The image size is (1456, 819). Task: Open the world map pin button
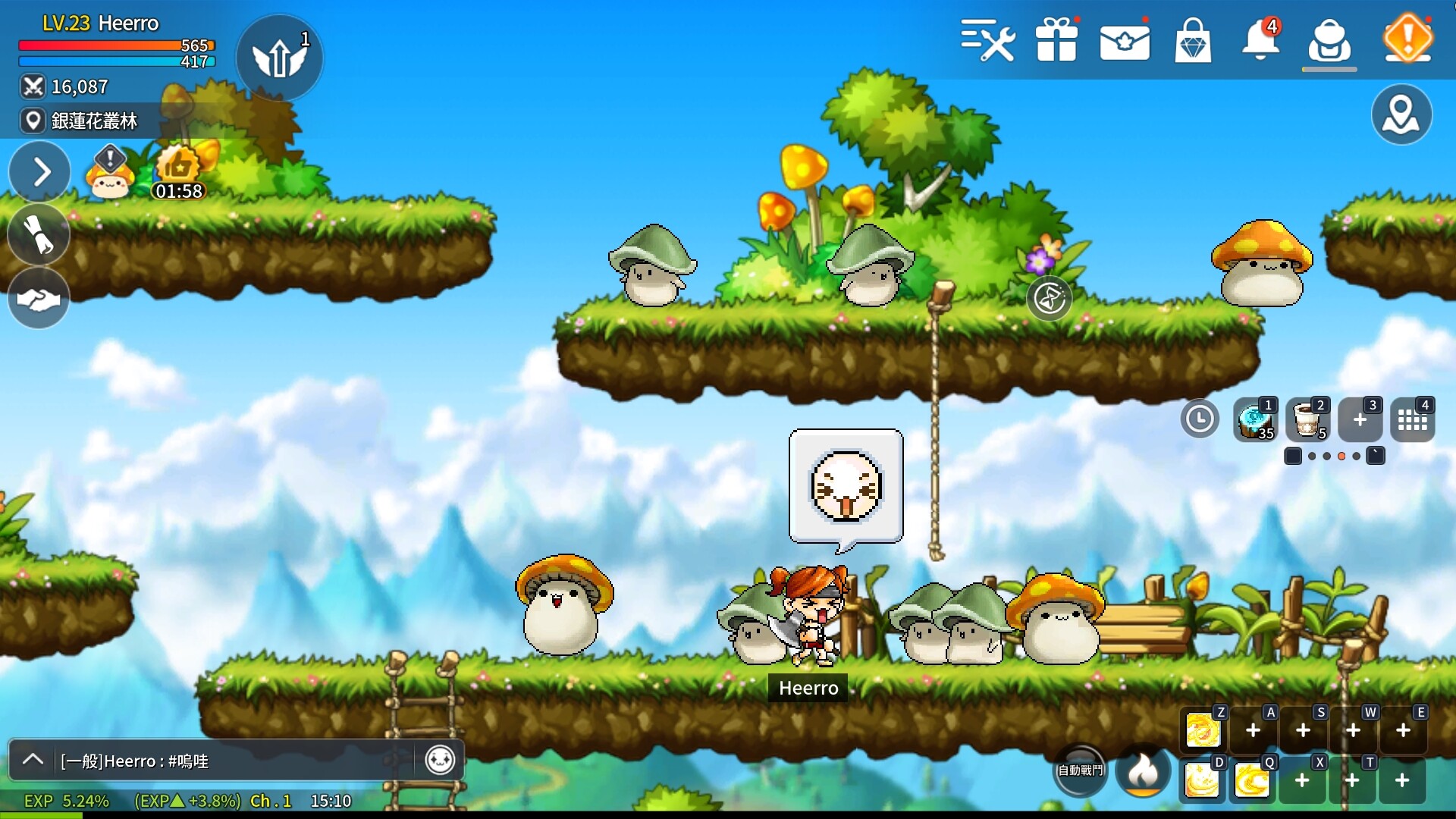click(1401, 115)
